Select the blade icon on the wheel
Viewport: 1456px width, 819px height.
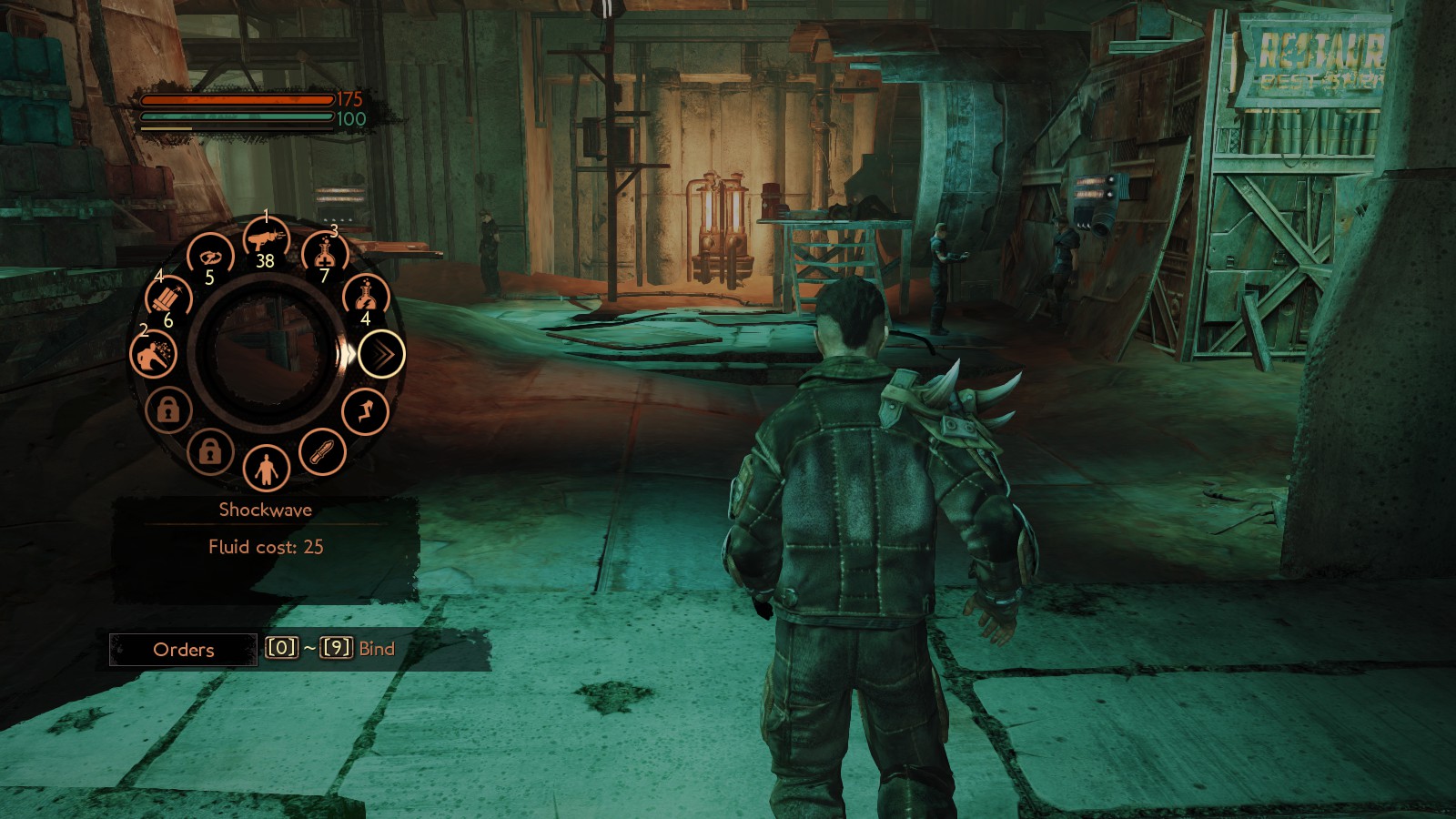(323, 452)
